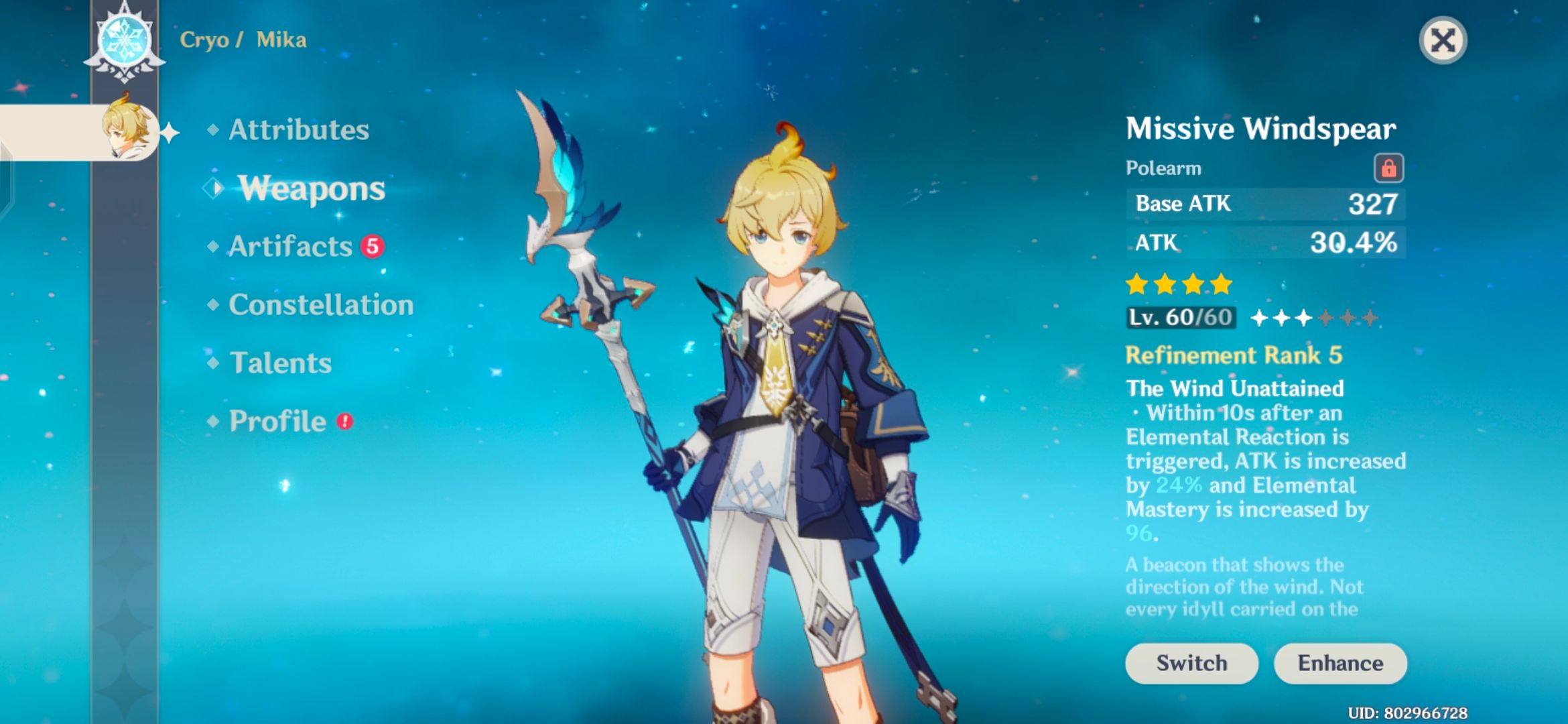Viewport: 1568px width, 724px height.
Task: Click the red notification badge on Artifacts
Action: [x=373, y=245]
